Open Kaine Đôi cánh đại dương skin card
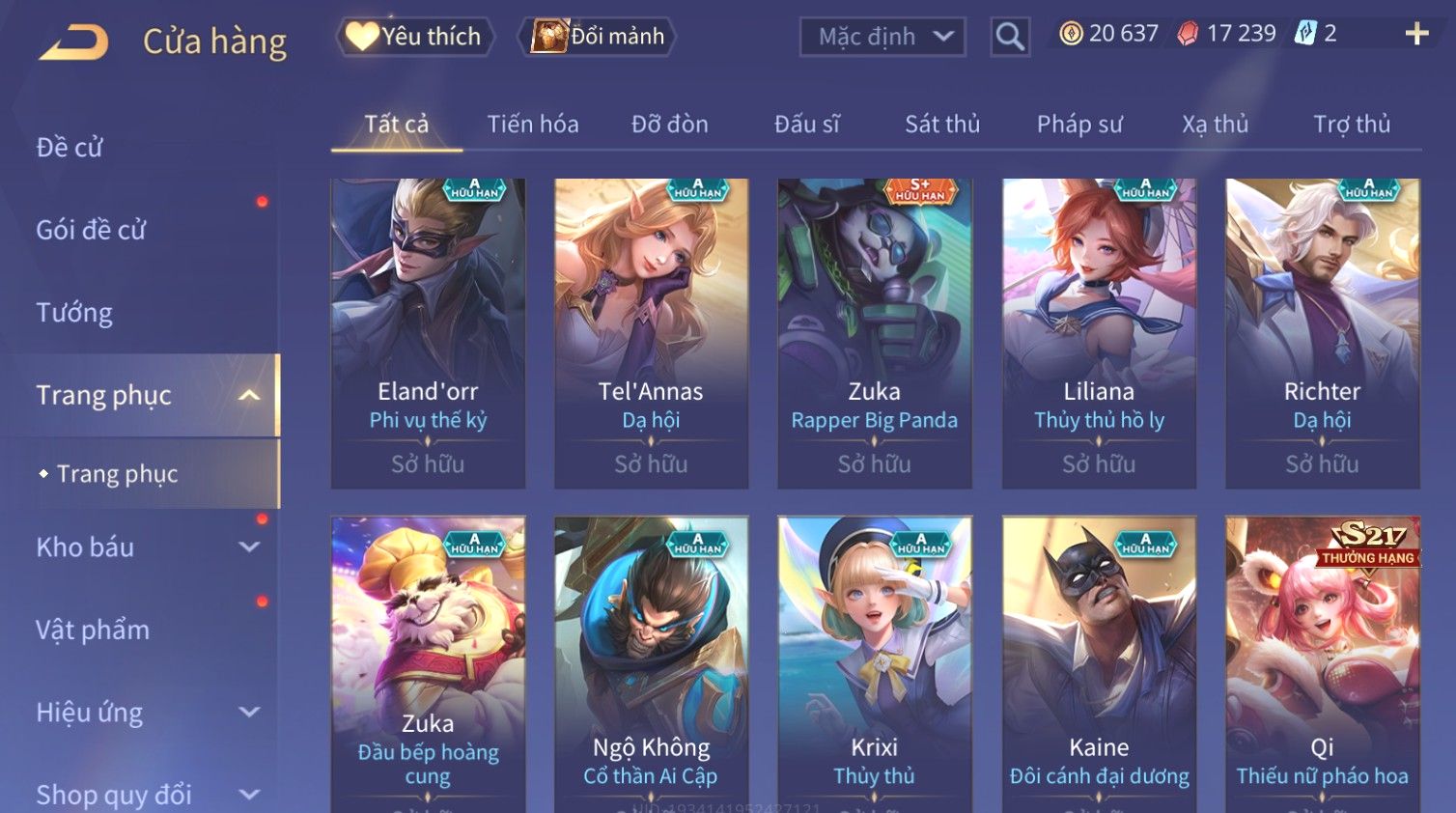The width and height of the screenshot is (1456, 813). point(1099,666)
